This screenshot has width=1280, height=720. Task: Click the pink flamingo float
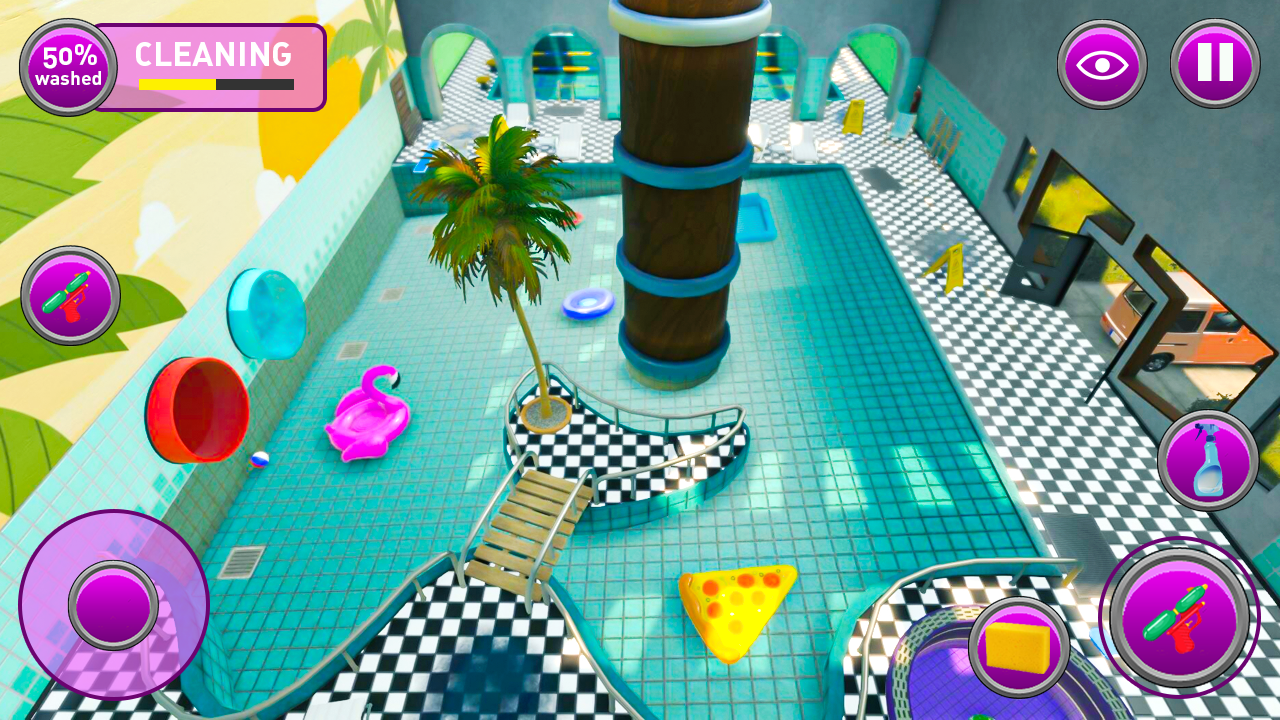pyautogui.click(x=367, y=420)
